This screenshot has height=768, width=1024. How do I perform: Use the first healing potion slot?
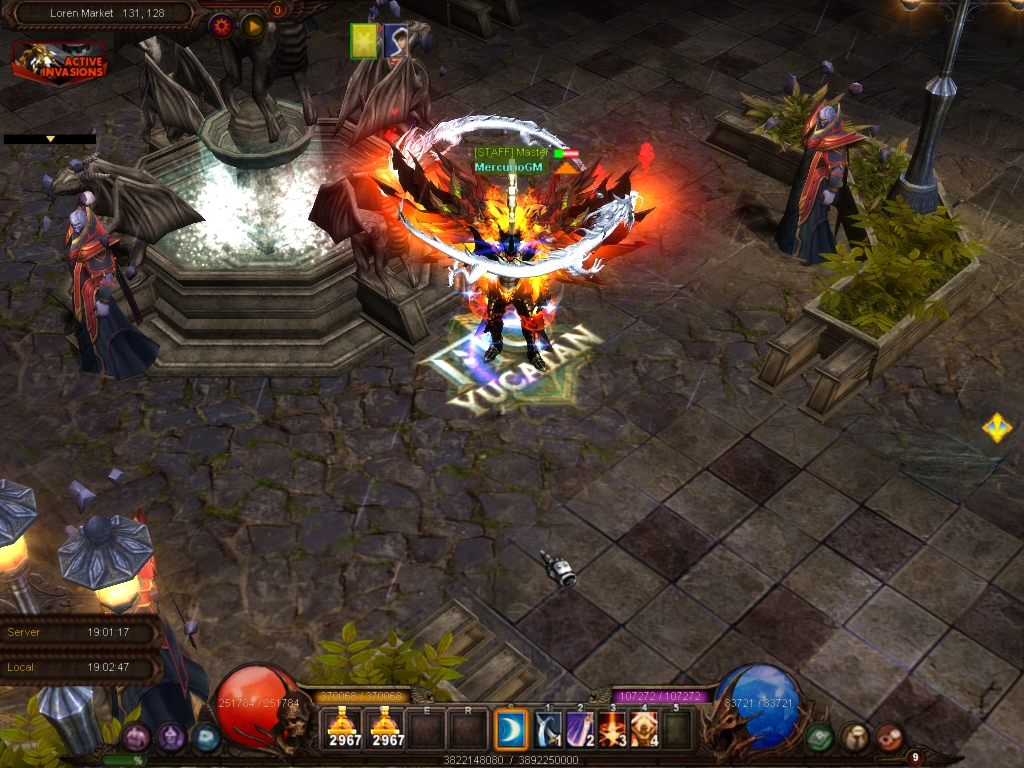(345, 729)
